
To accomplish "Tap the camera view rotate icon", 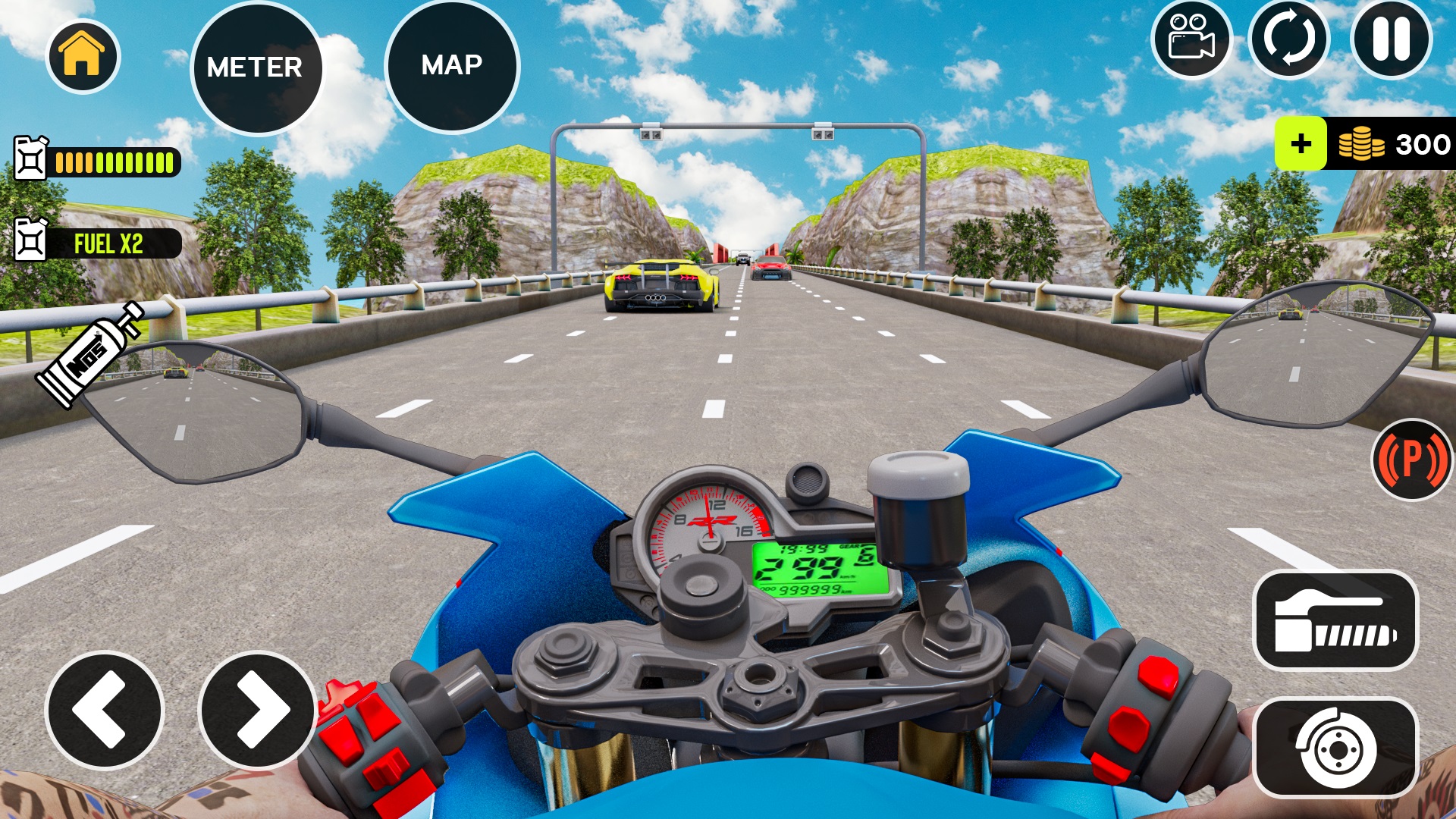I will coord(1291,38).
